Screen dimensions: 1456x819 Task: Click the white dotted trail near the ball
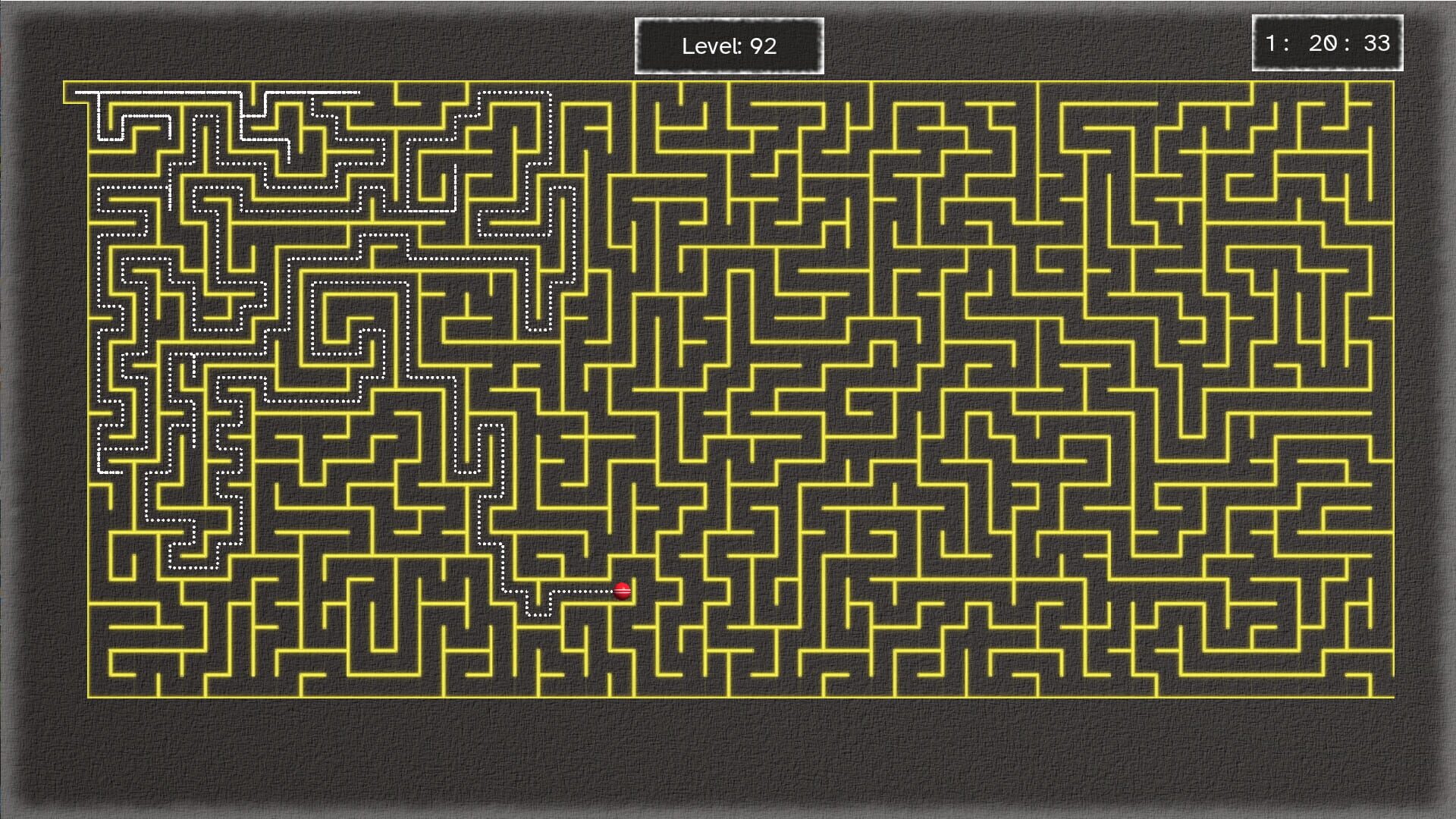[584, 591]
